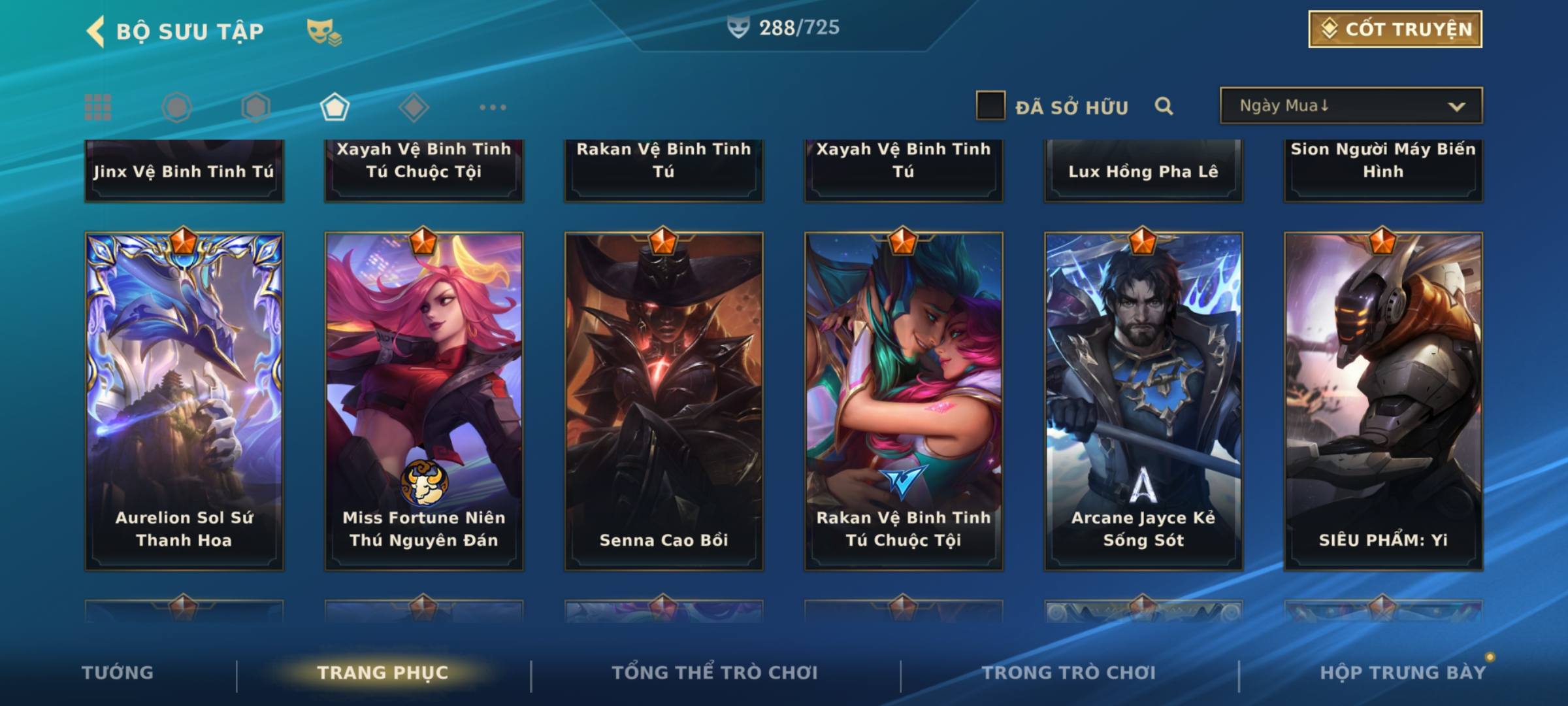
Task: Open the Ngày Mua sort dropdown
Action: [x=1350, y=106]
